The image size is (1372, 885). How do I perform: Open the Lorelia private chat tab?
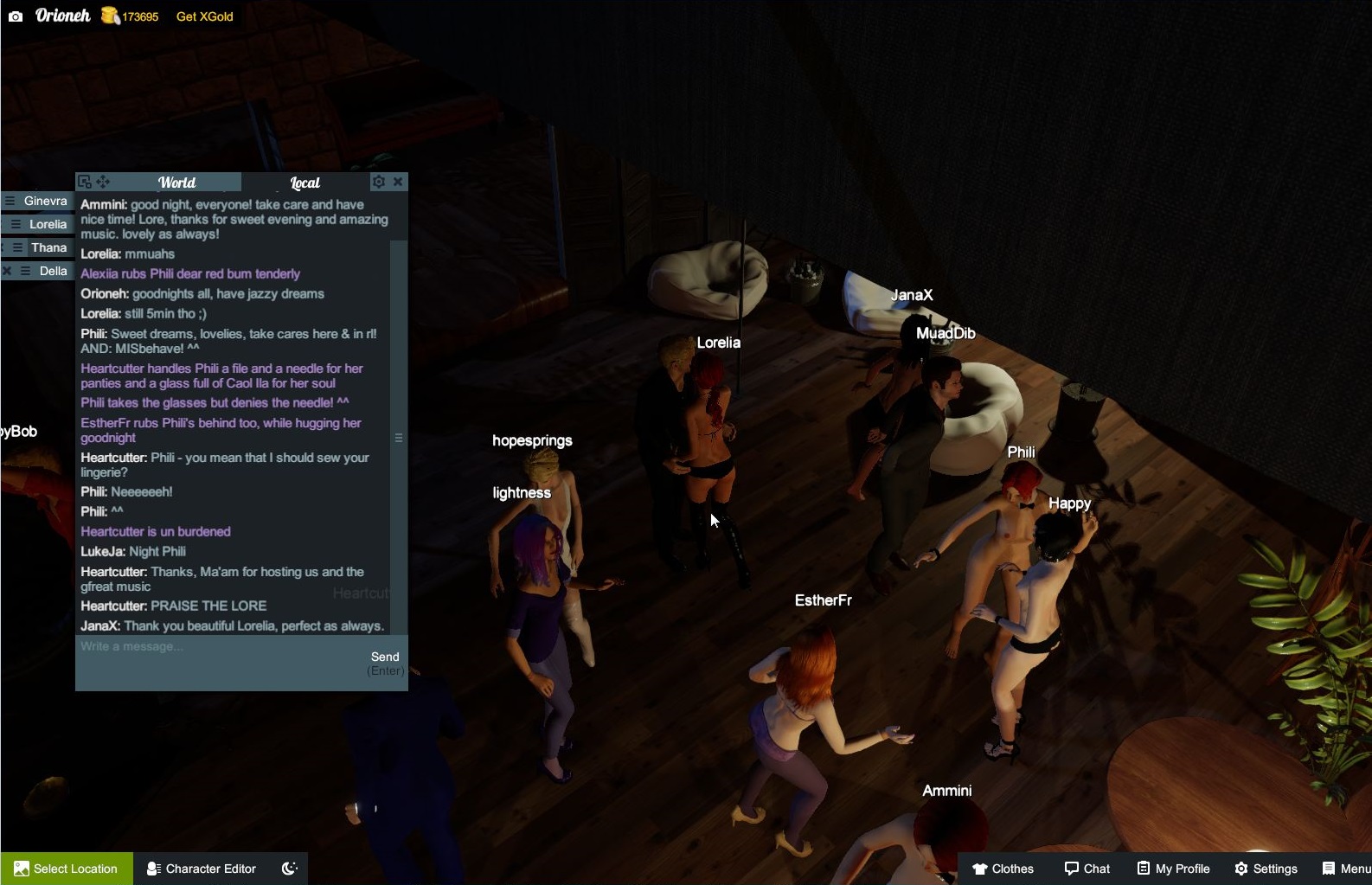(x=48, y=224)
